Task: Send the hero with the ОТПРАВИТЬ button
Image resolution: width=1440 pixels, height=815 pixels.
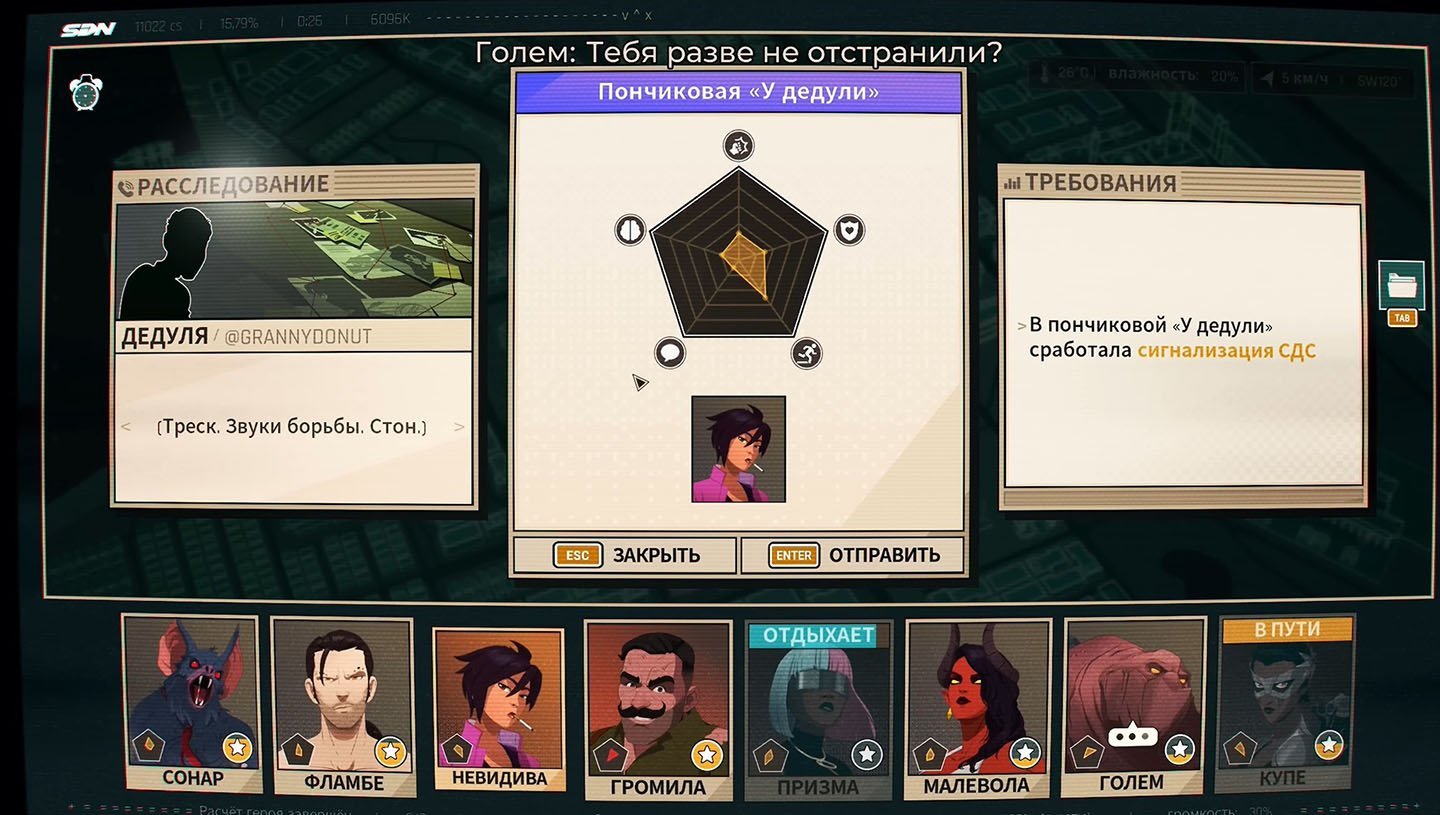Action: [853, 555]
